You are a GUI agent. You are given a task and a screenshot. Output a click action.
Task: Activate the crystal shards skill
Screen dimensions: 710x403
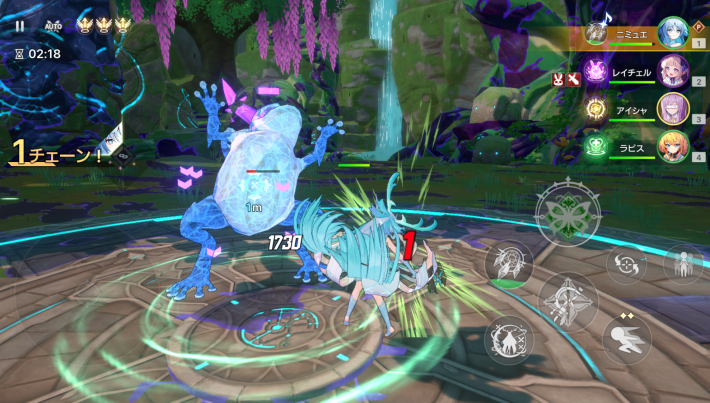(x=507, y=263)
